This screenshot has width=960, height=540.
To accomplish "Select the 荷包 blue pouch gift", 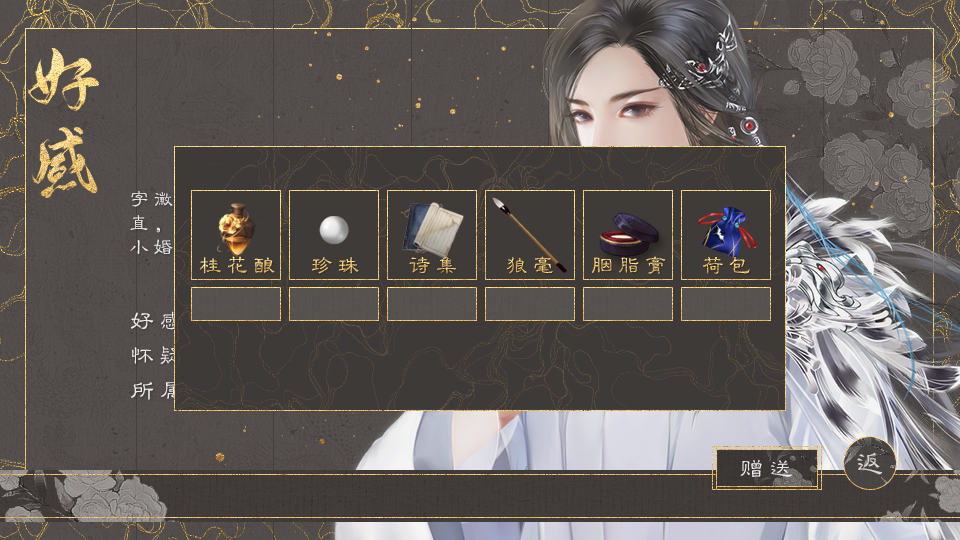I will click(726, 234).
